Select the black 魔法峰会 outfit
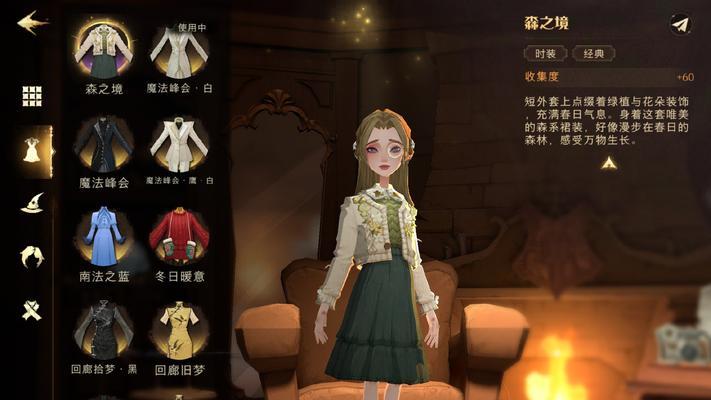The height and width of the screenshot is (400, 711). (104, 146)
